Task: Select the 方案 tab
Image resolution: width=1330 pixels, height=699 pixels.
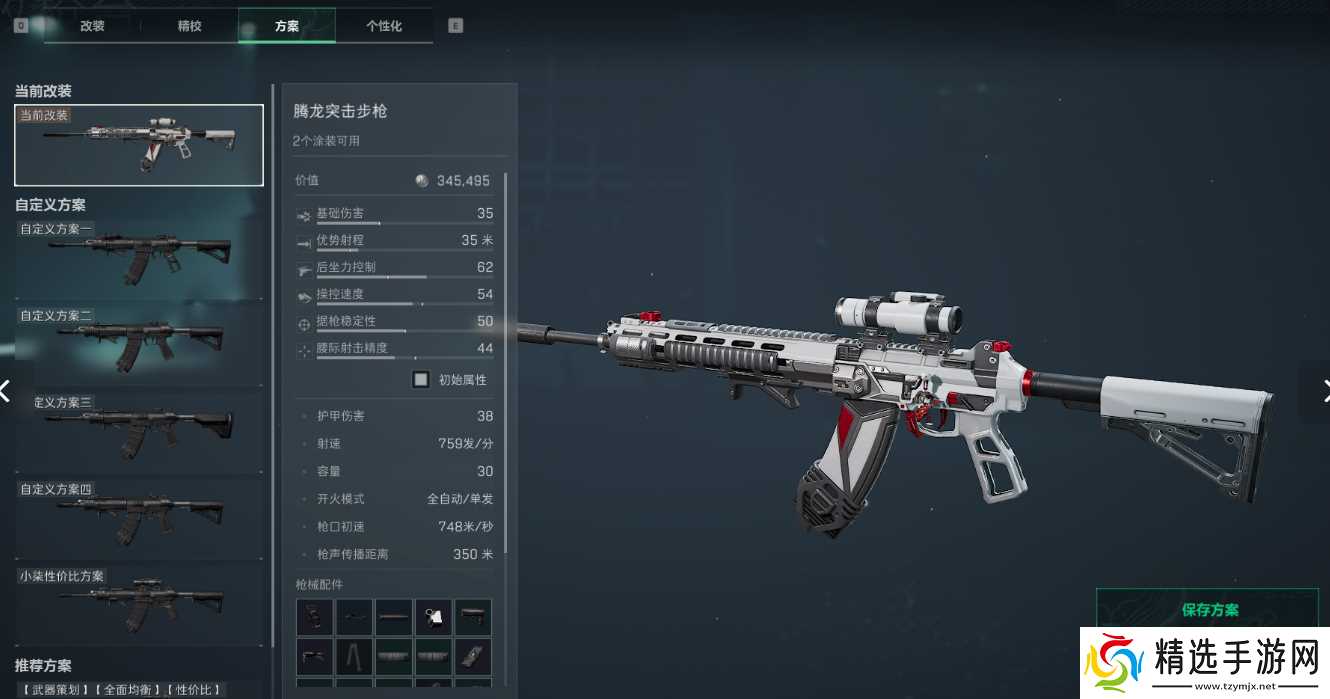Action: tap(286, 26)
